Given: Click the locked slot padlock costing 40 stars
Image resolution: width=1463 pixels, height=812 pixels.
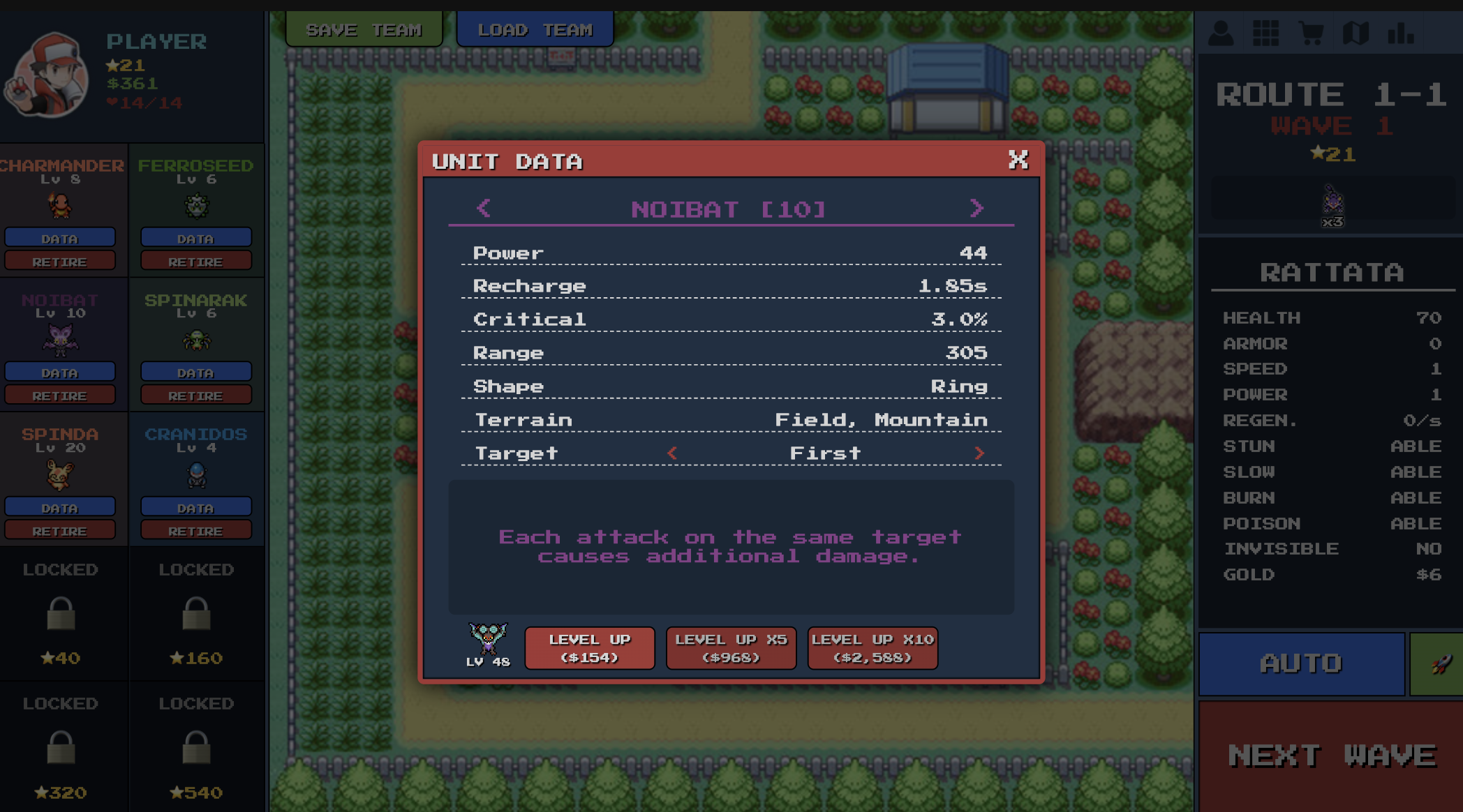Looking at the screenshot, I should click(x=61, y=612).
